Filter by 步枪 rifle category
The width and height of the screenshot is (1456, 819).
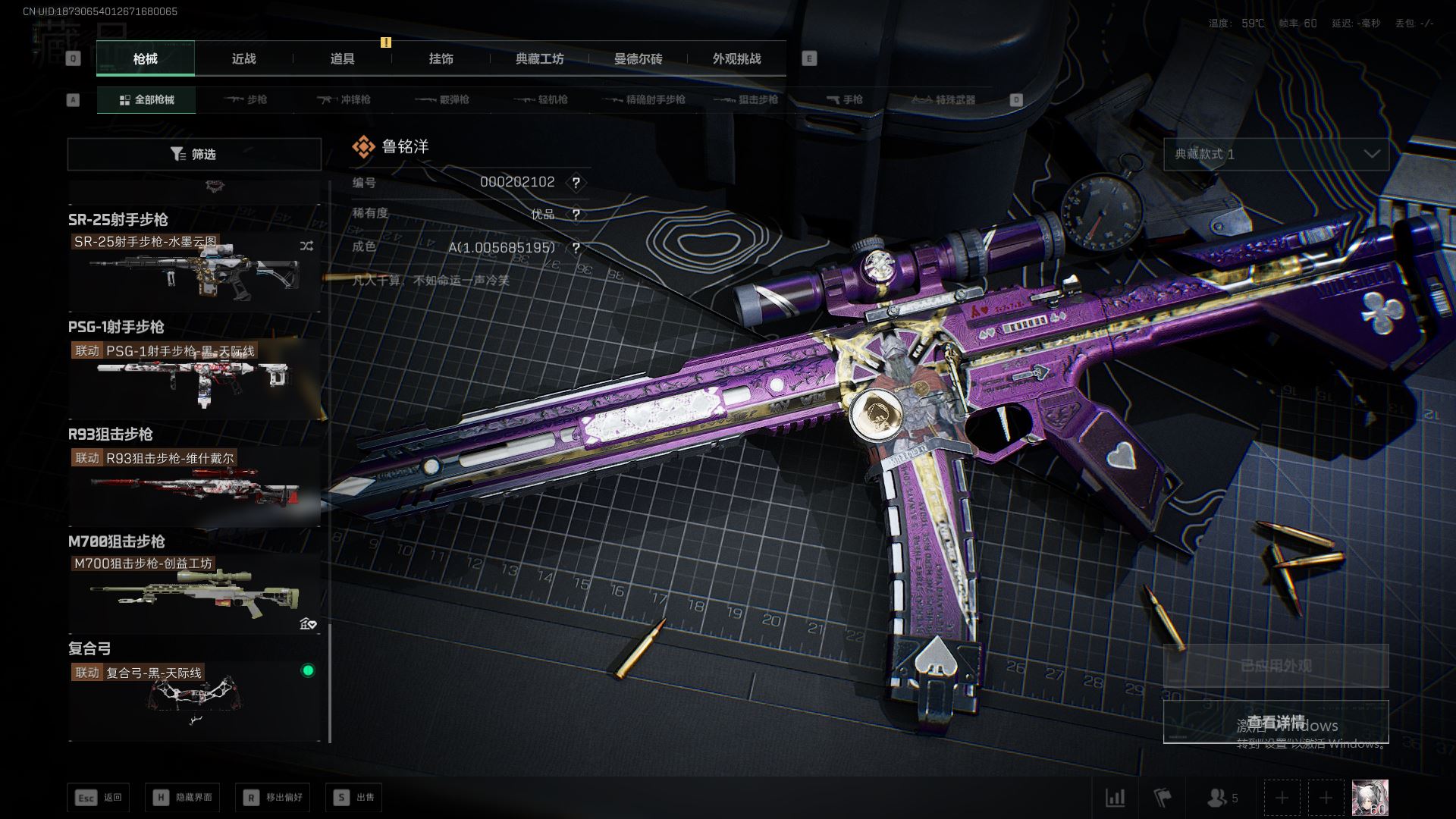246,99
